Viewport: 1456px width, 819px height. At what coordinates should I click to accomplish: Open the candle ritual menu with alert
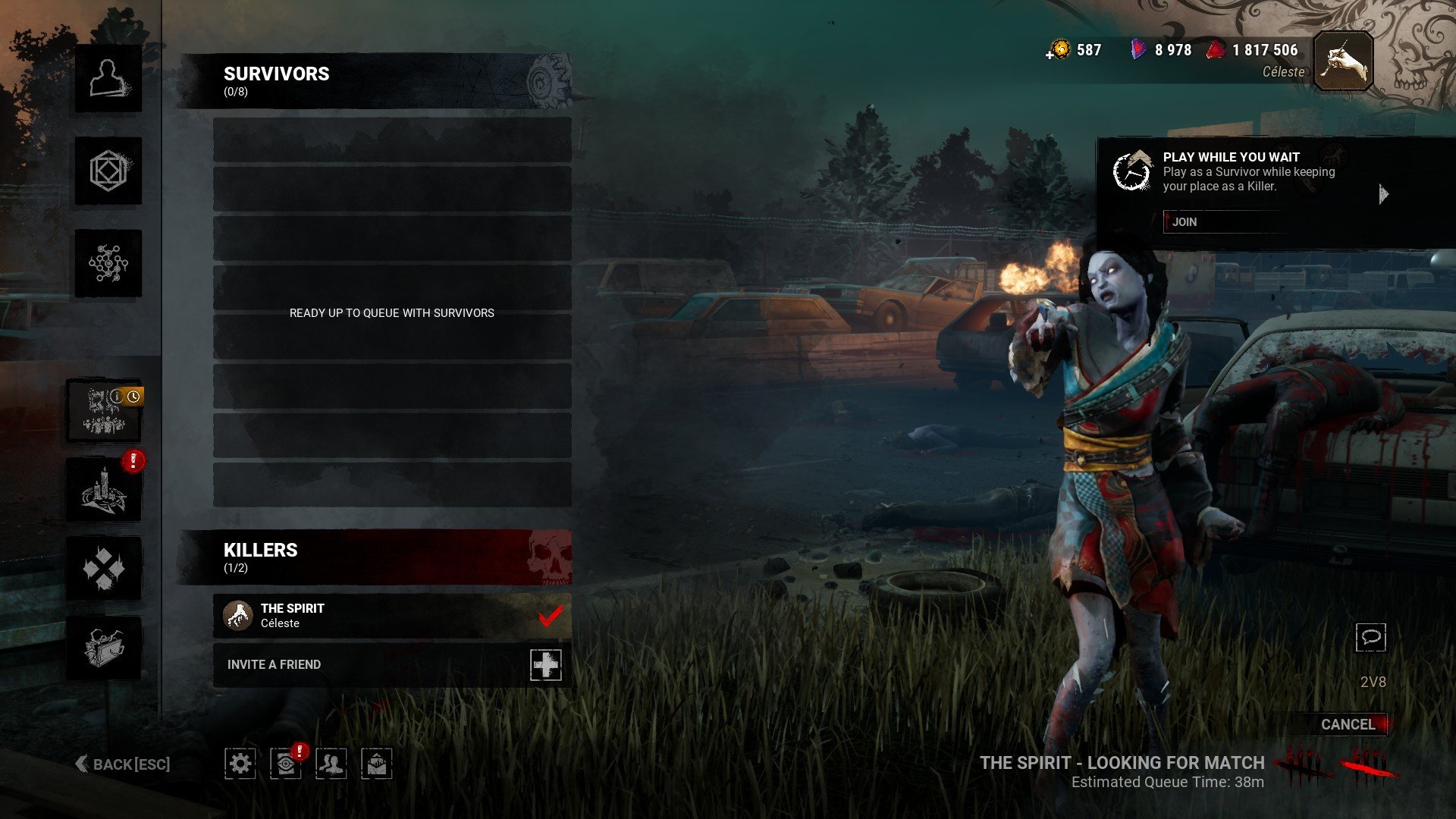point(104,491)
